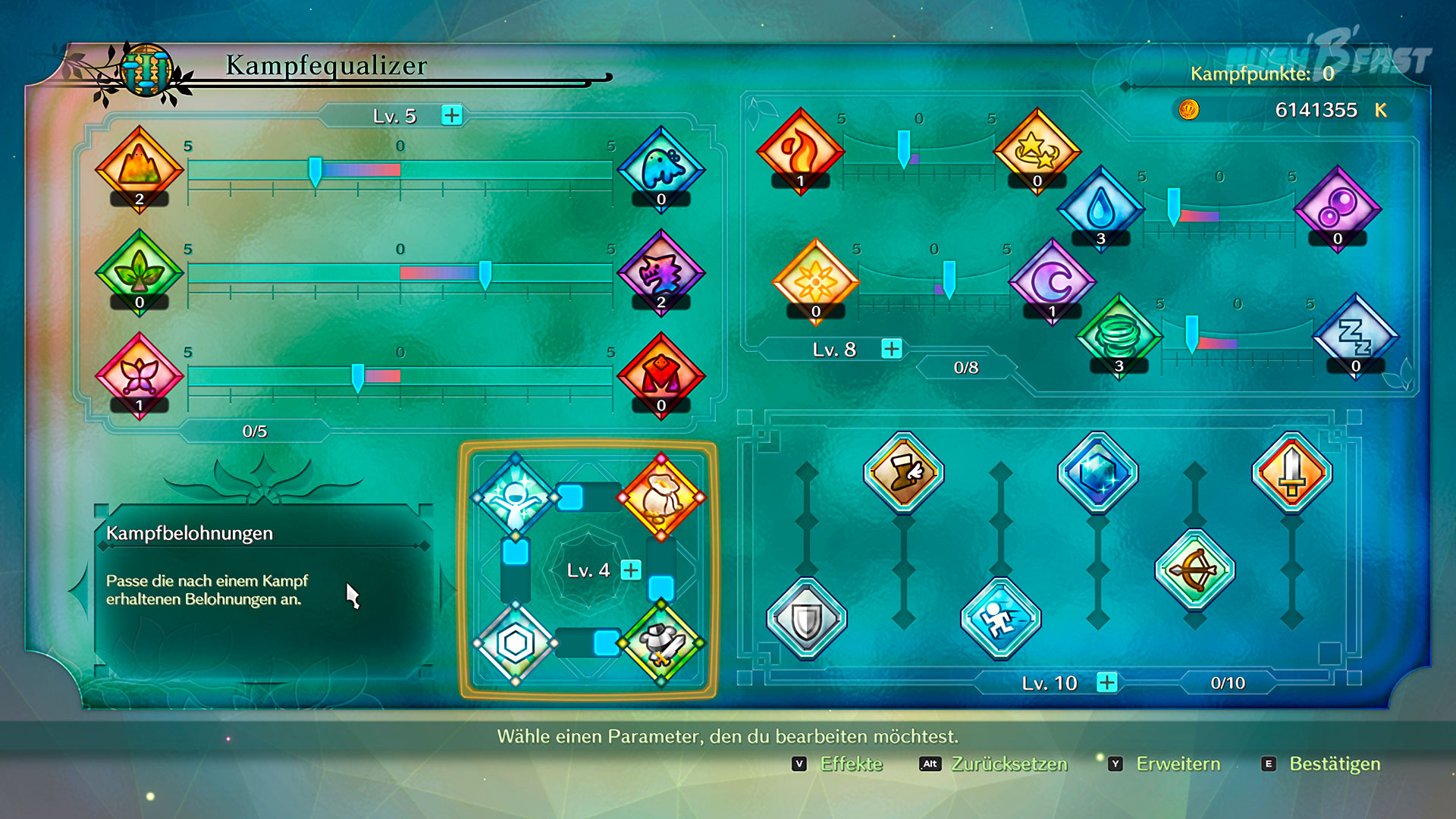This screenshot has height=819, width=1456.
Task: Expand the Lv. 10 plus button
Action: click(x=1107, y=682)
